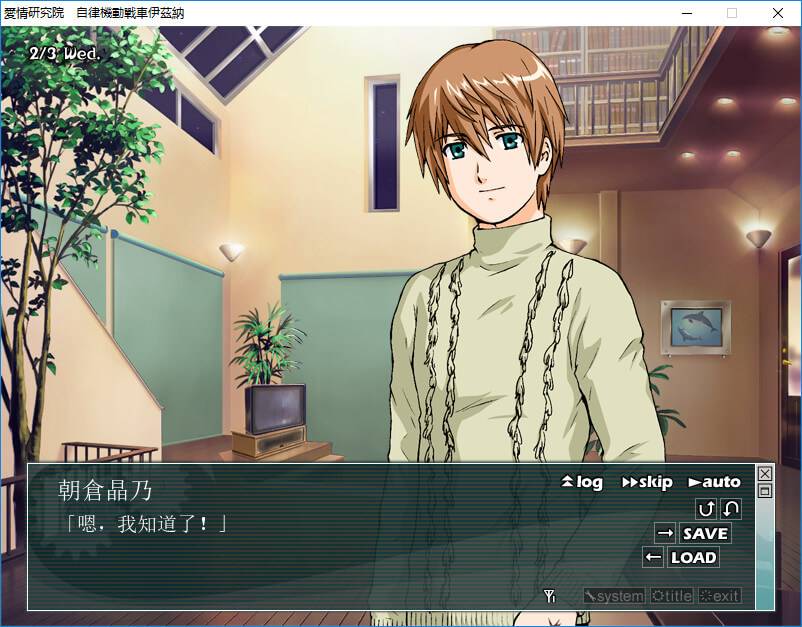Open the LOAD menu
The height and width of the screenshot is (627, 802).
693,557
